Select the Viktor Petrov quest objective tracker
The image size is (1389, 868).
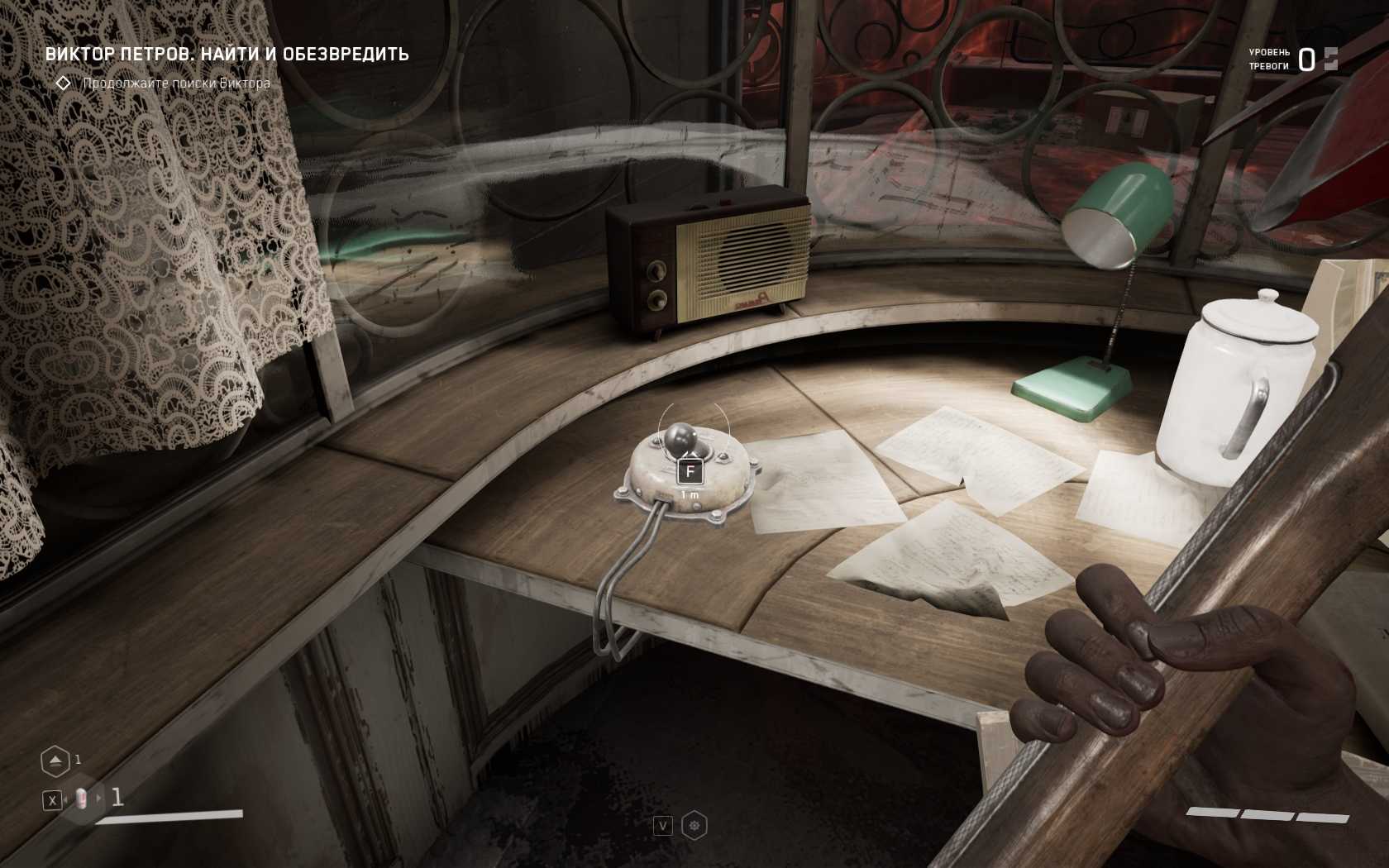pos(227,55)
